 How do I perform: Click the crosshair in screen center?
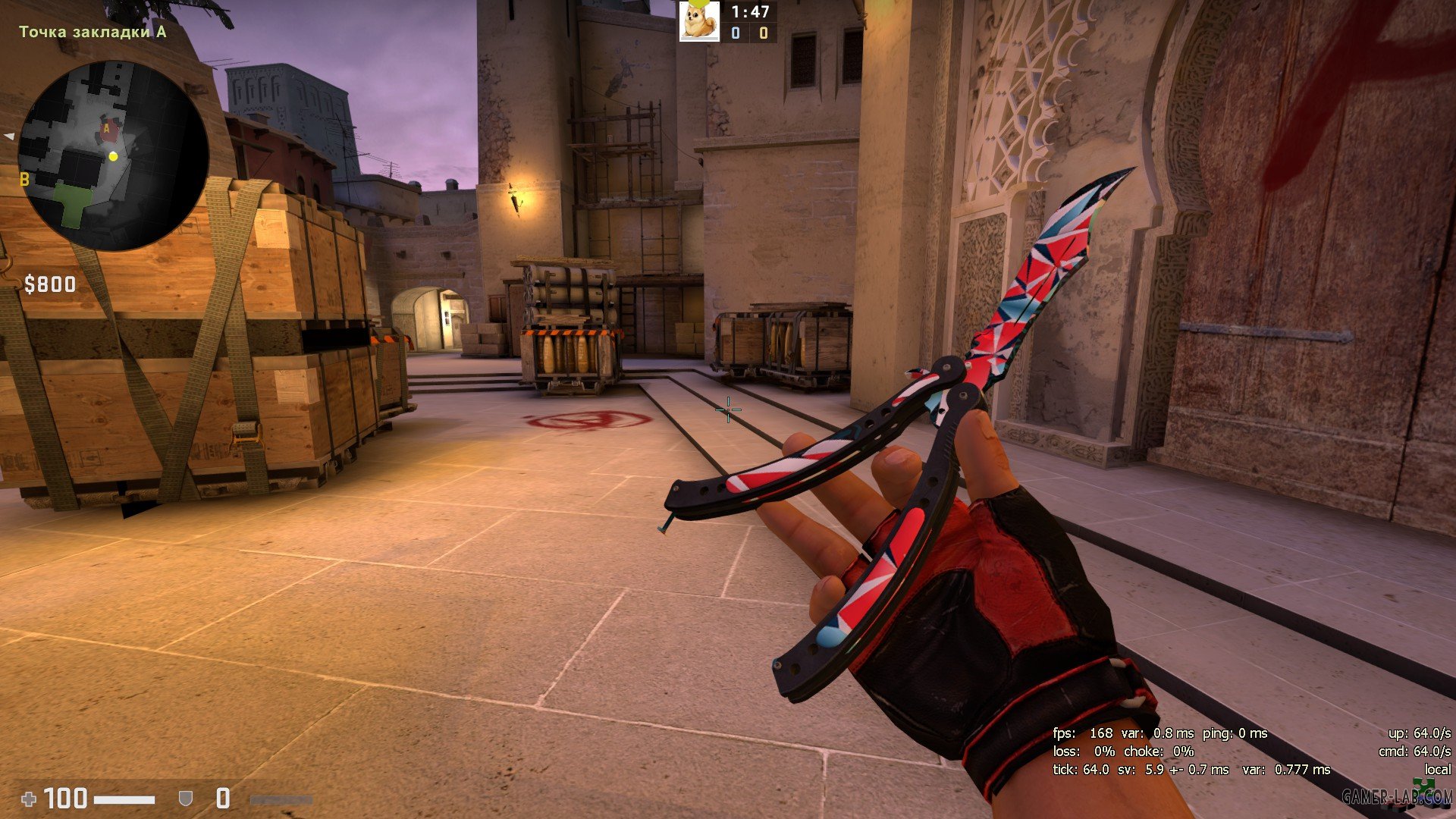(x=726, y=410)
